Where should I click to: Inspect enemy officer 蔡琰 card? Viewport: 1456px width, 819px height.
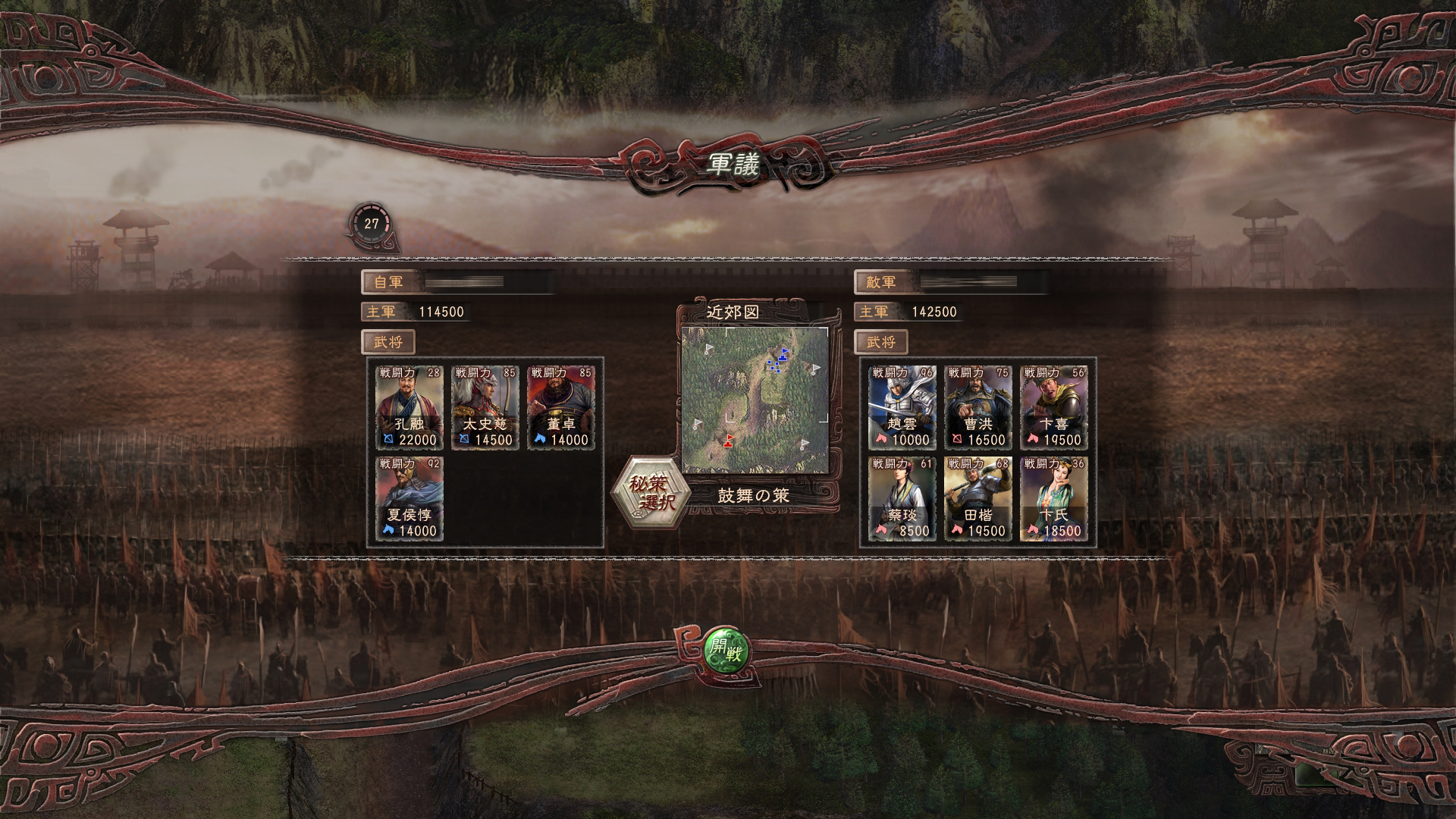(x=902, y=498)
